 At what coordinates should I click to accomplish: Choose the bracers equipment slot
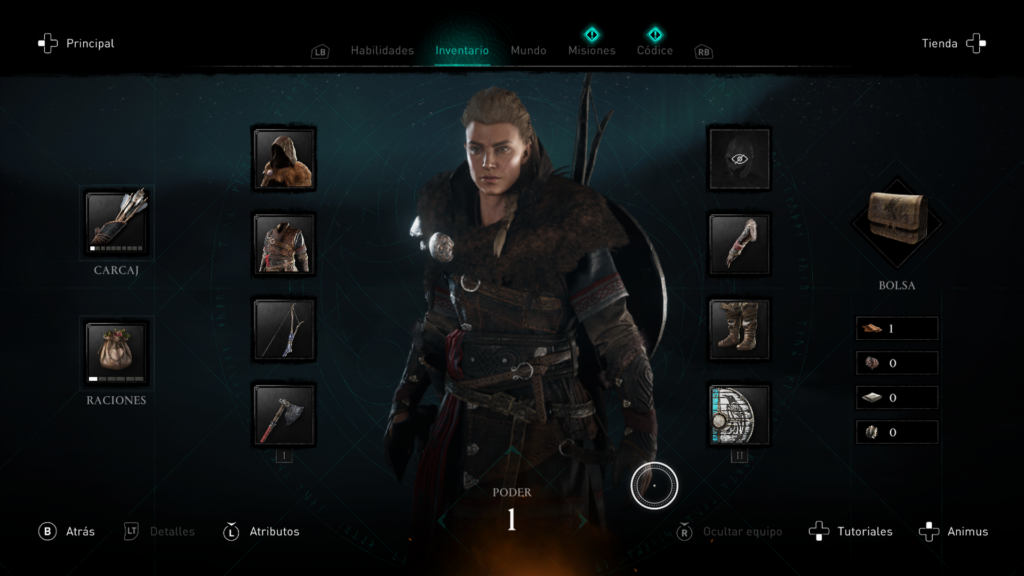(739, 243)
